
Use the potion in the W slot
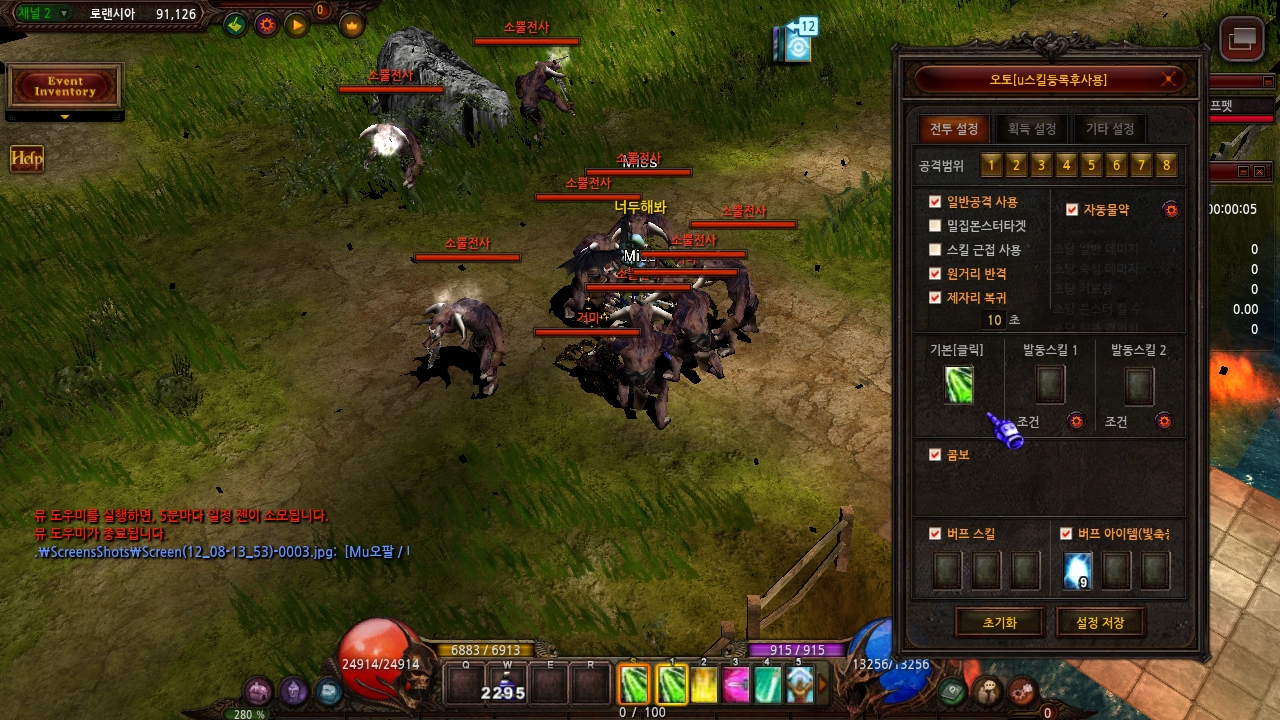point(507,685)
